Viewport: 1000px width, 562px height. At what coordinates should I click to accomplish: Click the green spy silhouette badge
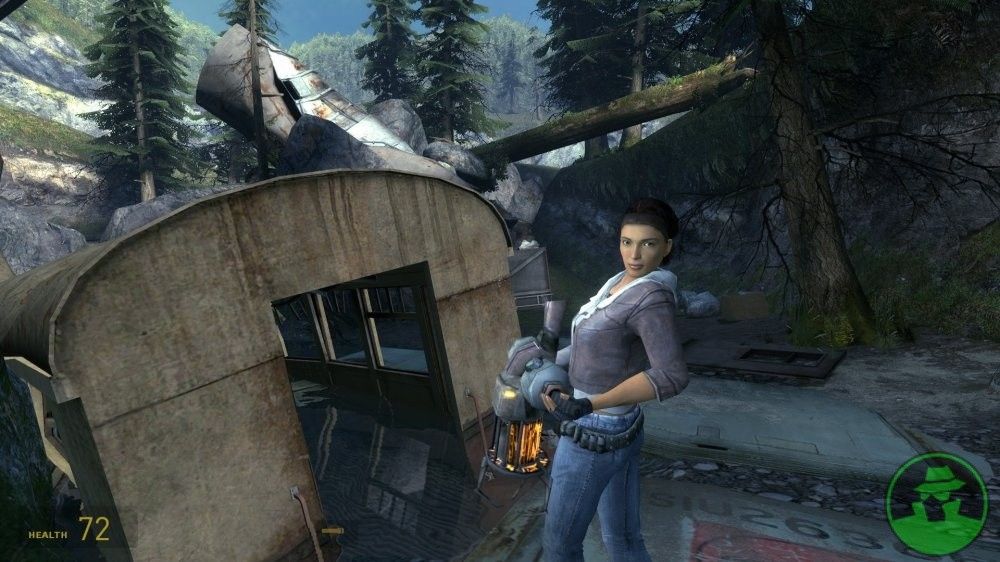[936, 503]
